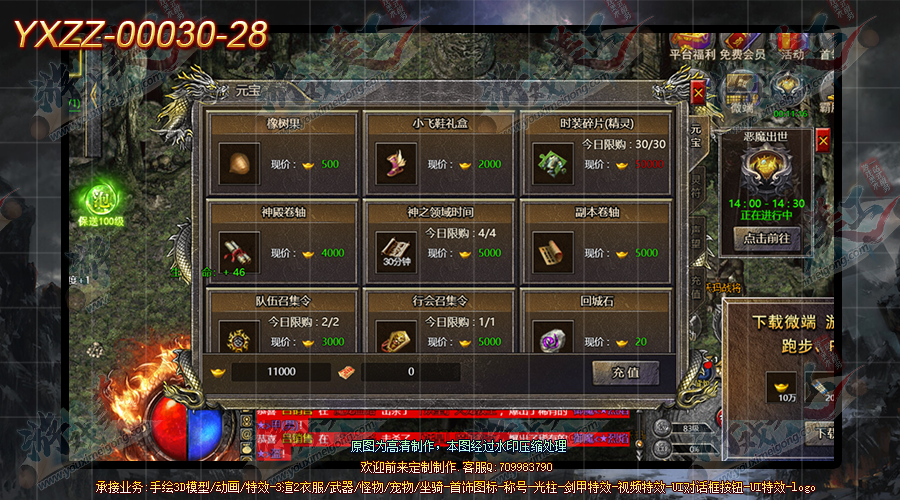Click the 充值 recharge button
900x500 pixels.
click(x=624, y=372)
